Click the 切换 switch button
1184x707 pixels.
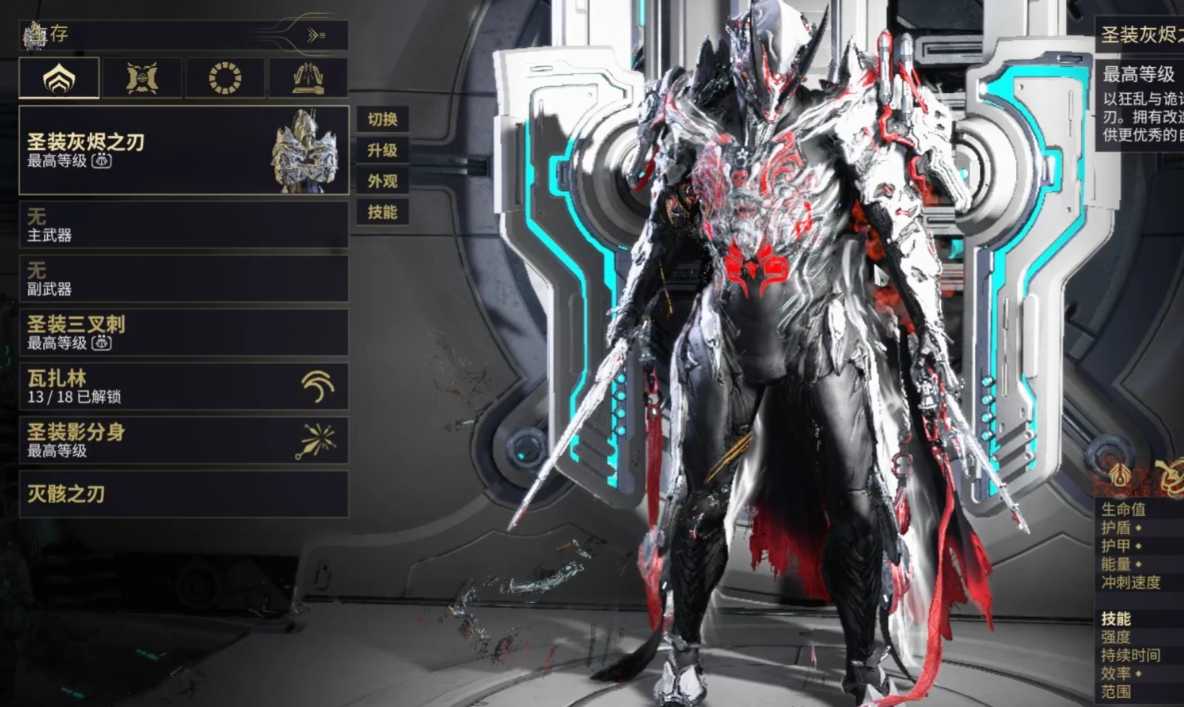[x=382, y=120]
